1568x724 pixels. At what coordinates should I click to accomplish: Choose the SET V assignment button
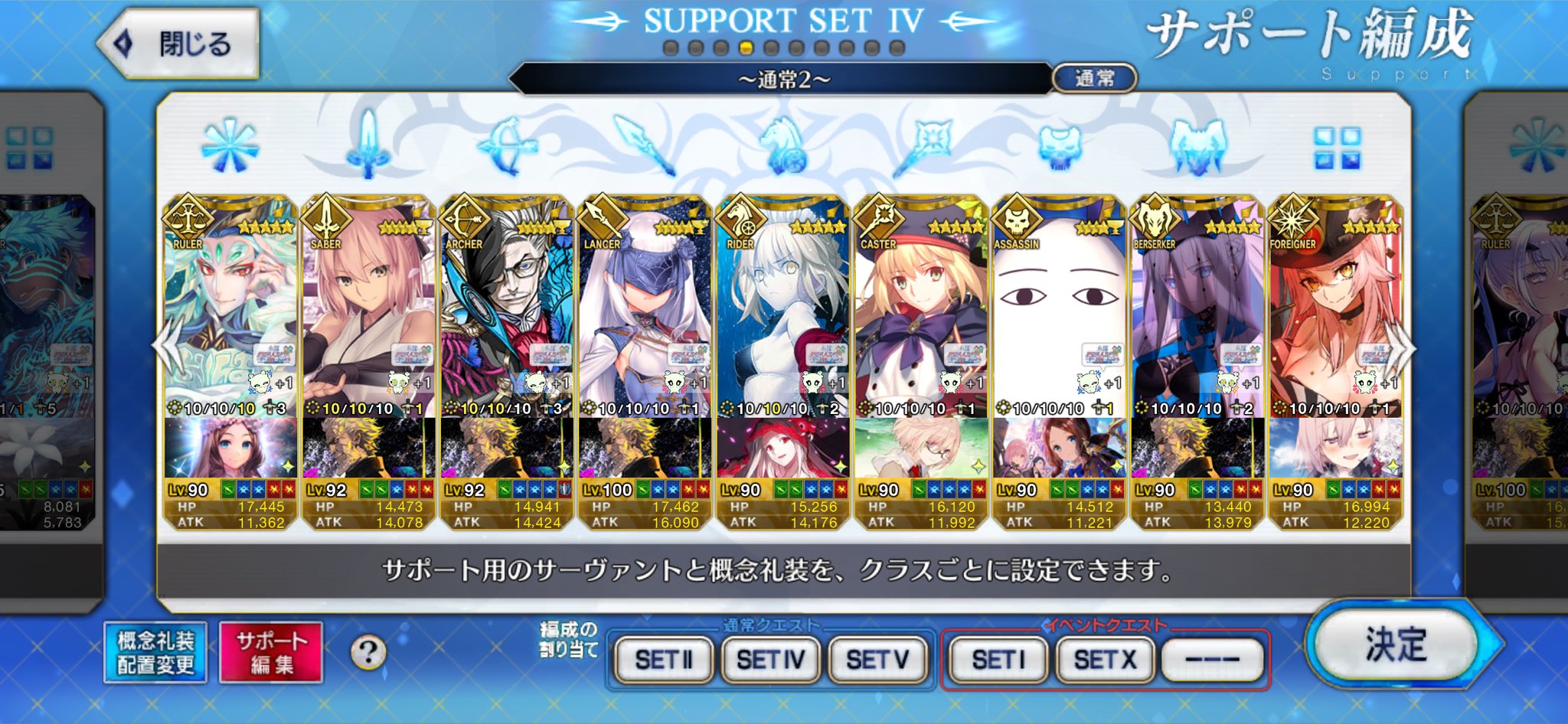click(877, 659)
